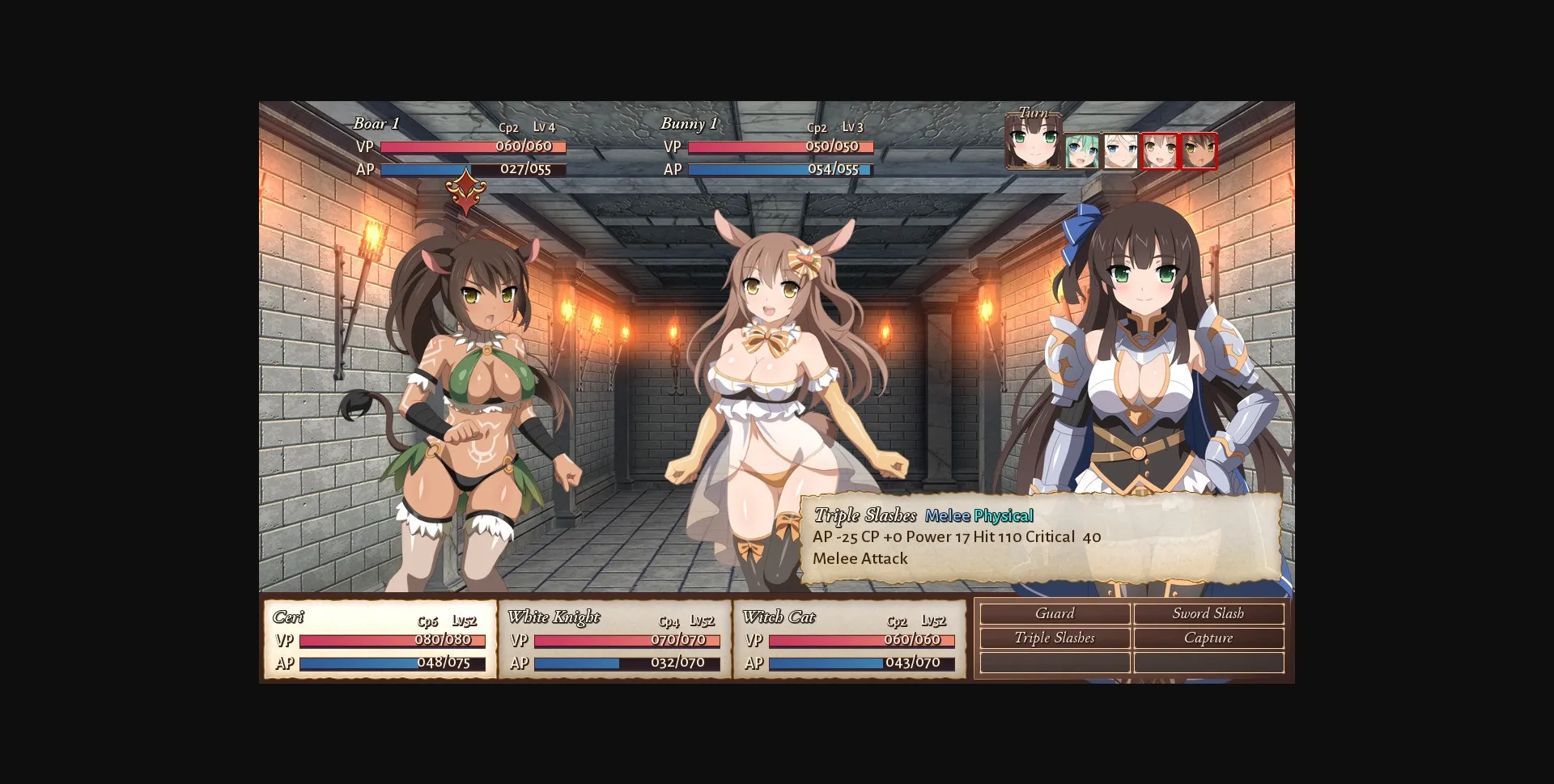Choose the Sword Slash command

(1209, 613)
